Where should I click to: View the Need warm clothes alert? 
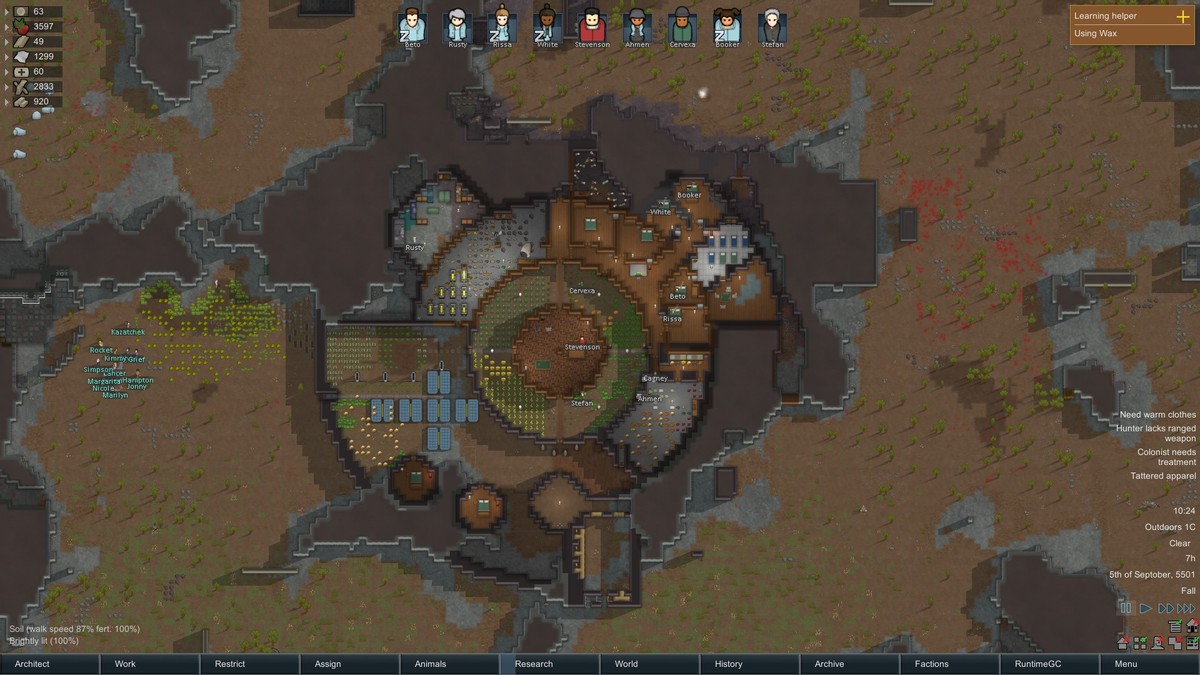point(1157,415)
